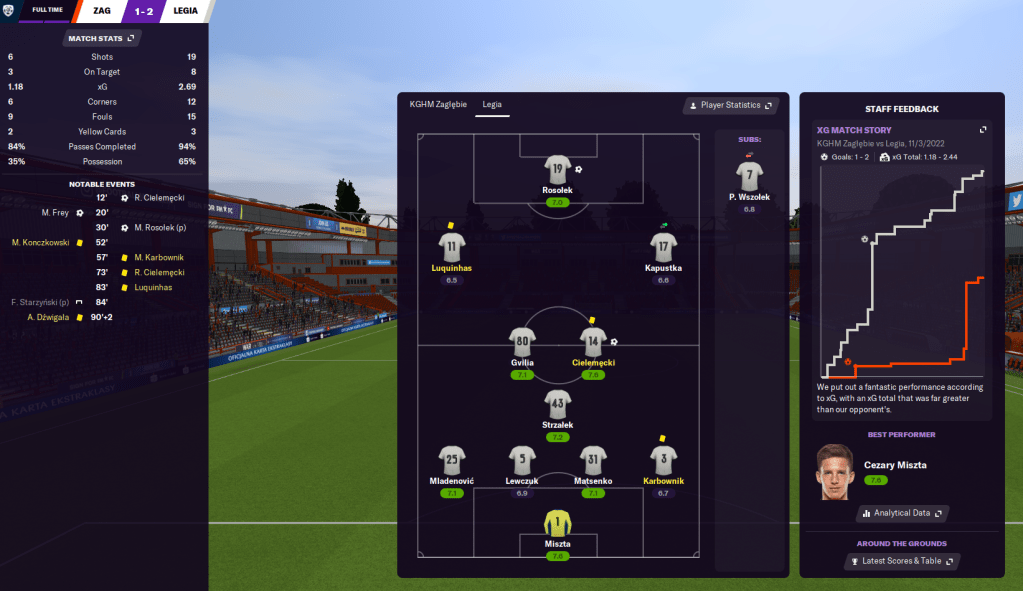Open Analytical Data
This screenshot has height=591, width=1023.
(901, 513)
